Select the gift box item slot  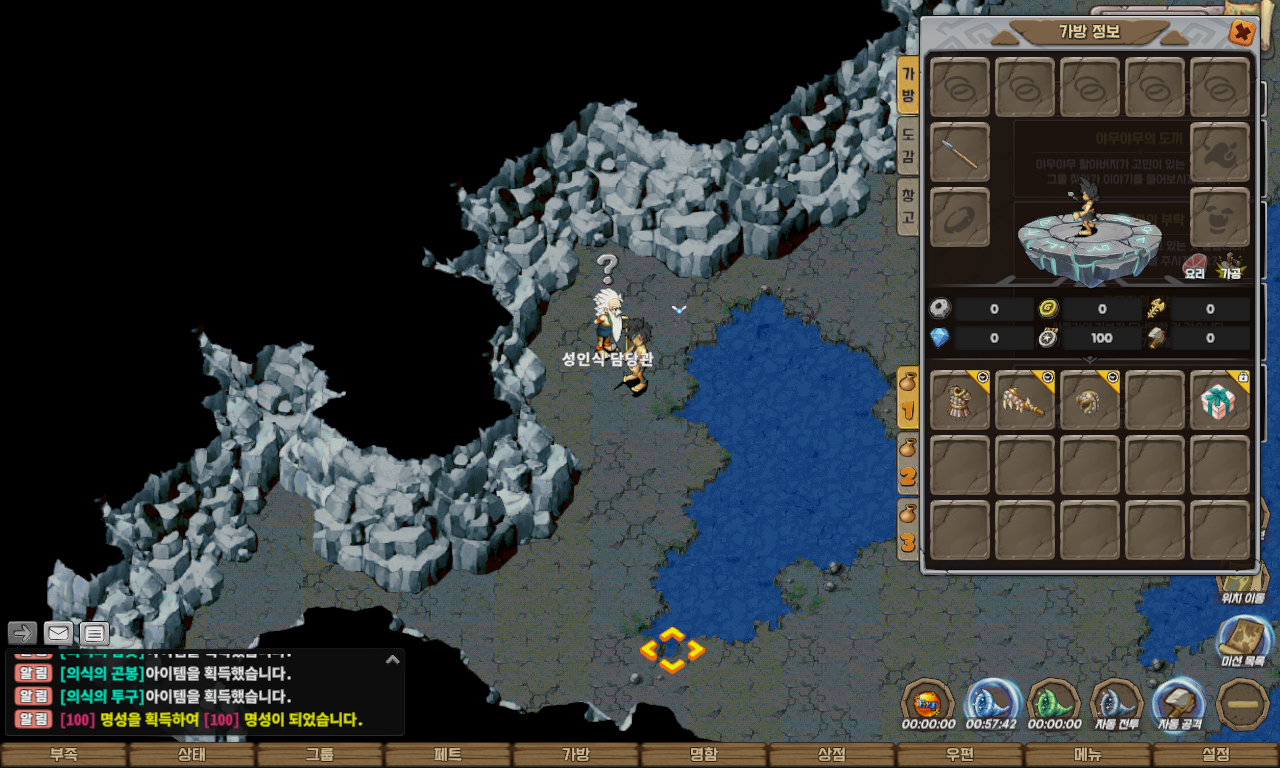coord(1220,400)
